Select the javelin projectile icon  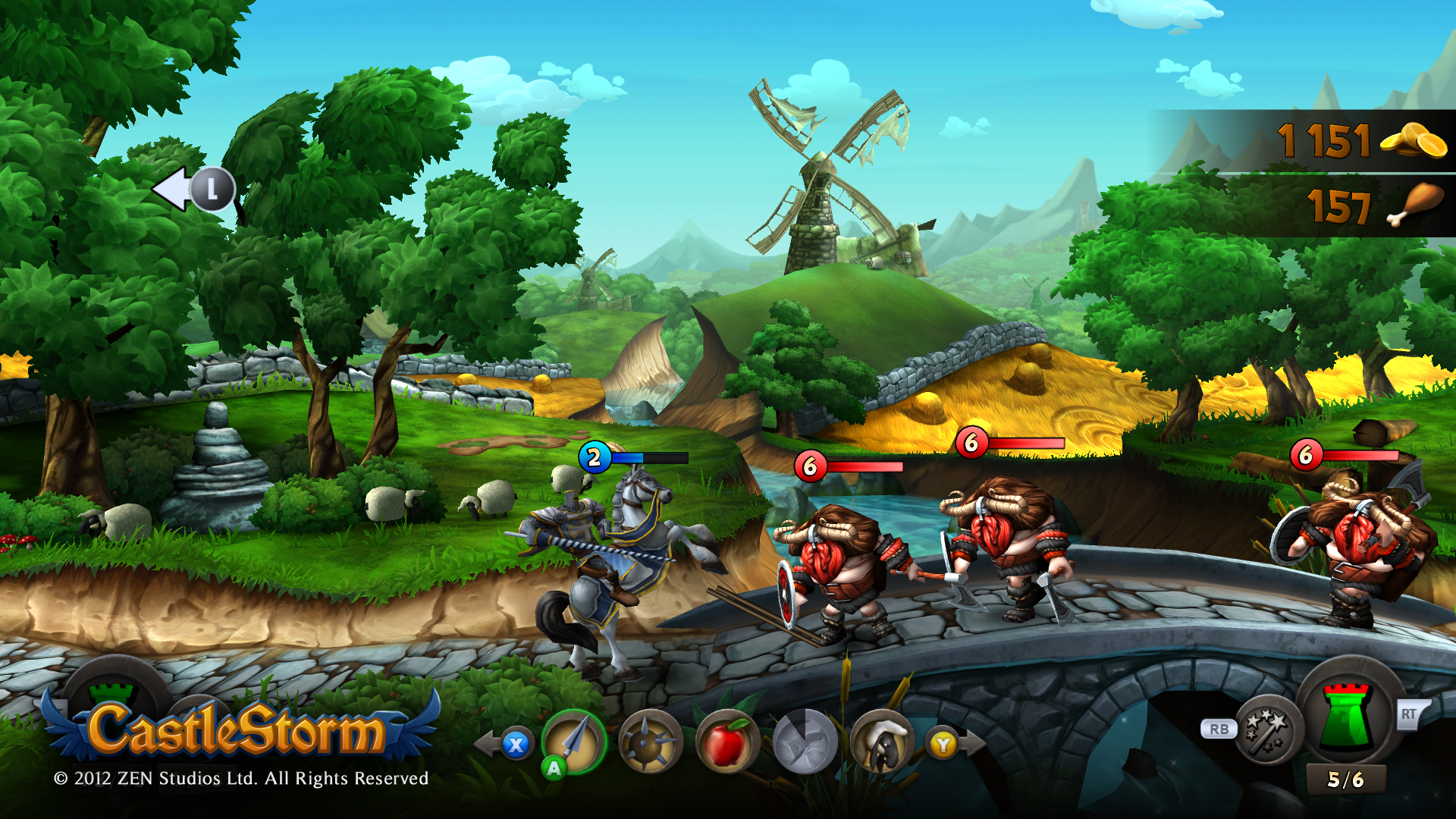pos(574,742)
